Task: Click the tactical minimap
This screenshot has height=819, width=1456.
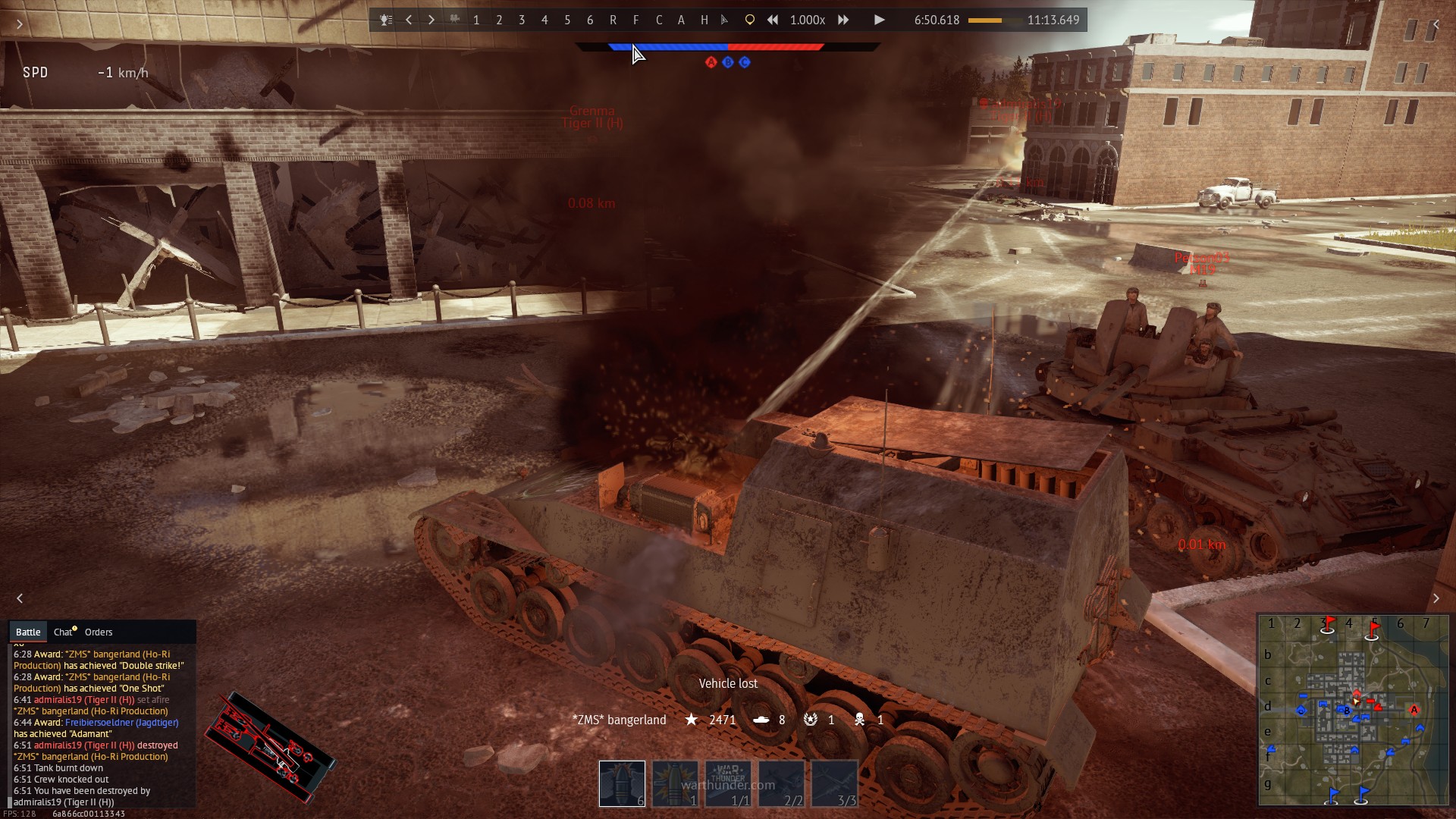Action: coord(1353,709)
